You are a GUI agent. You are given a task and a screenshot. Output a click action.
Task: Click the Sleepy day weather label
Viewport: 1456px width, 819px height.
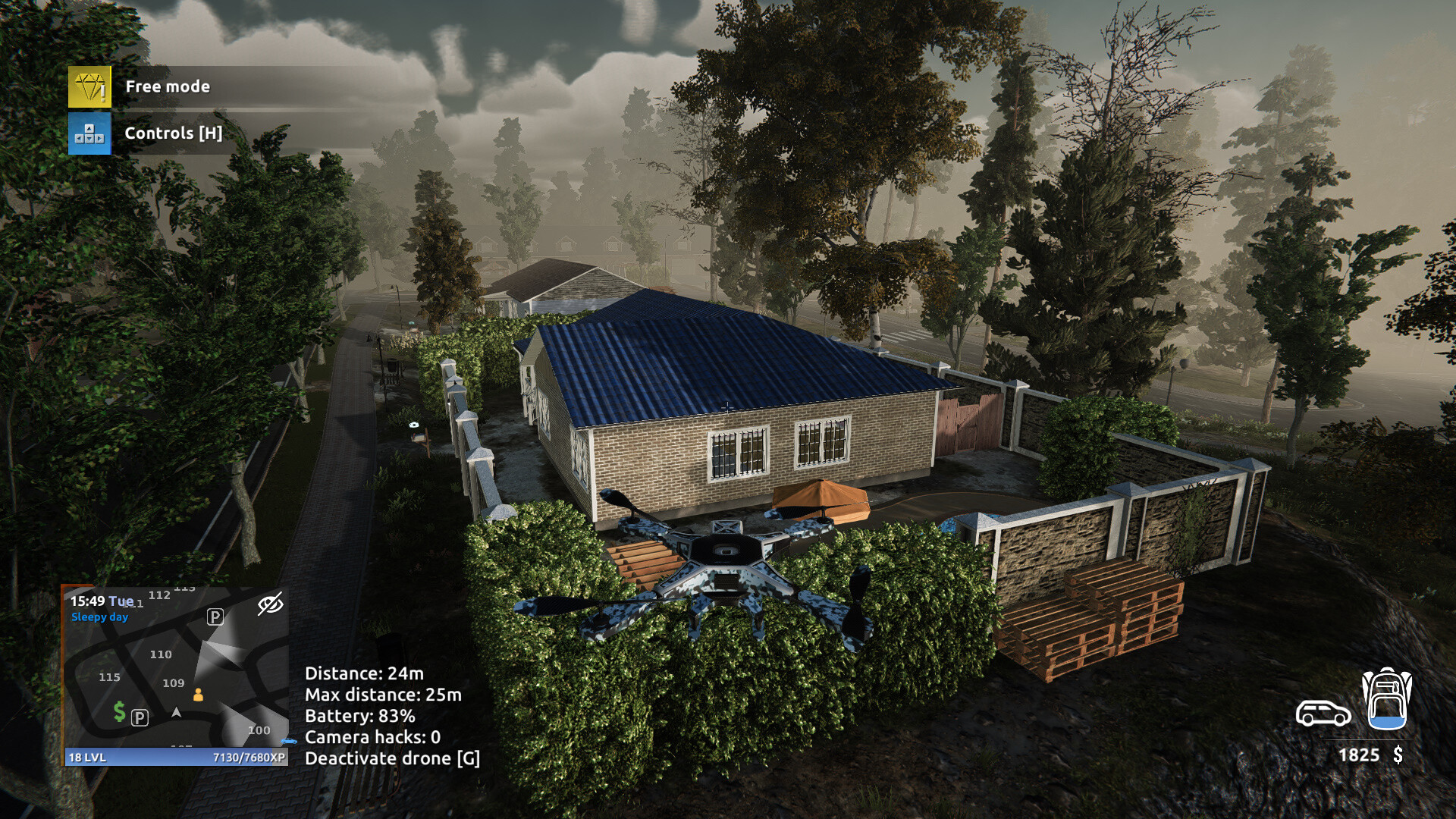99,617
